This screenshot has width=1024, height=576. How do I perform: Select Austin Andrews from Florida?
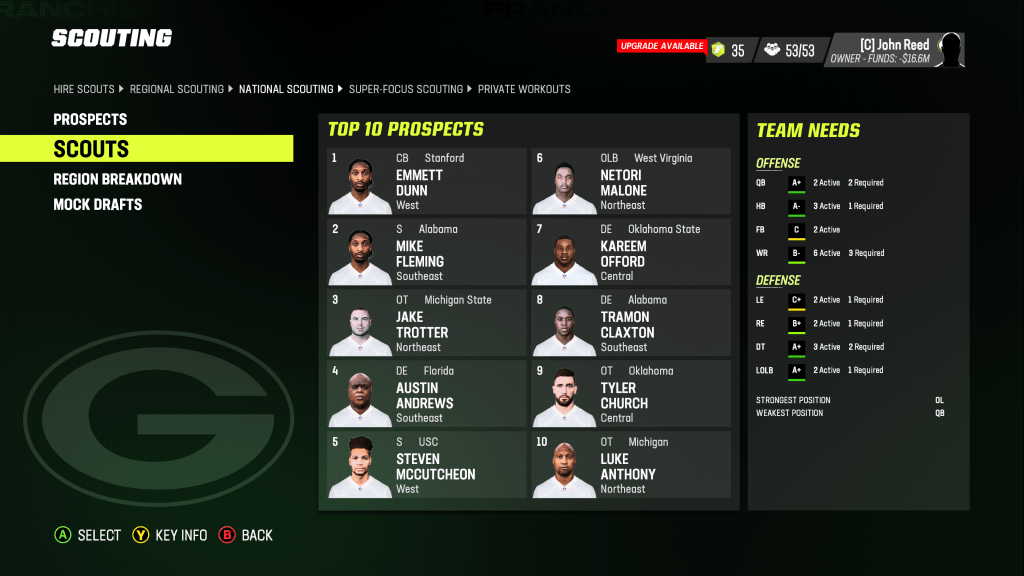coord(427,394)
